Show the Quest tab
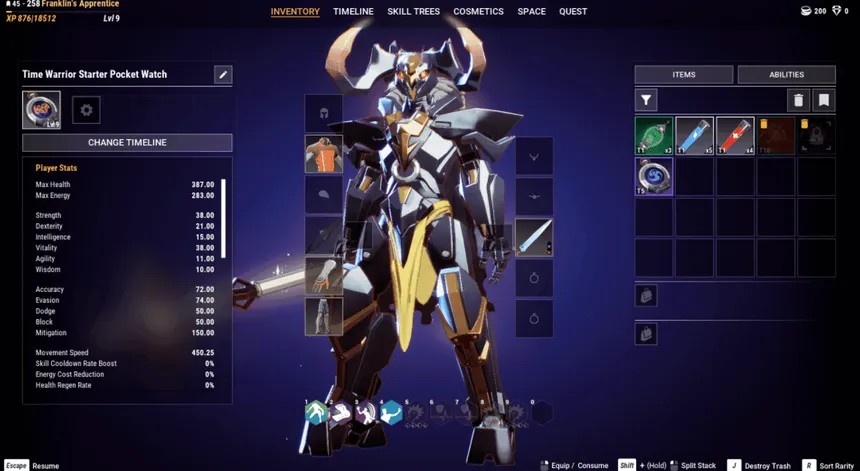The height and width of the screenshot is (471, 860). (x=573, y=12)
